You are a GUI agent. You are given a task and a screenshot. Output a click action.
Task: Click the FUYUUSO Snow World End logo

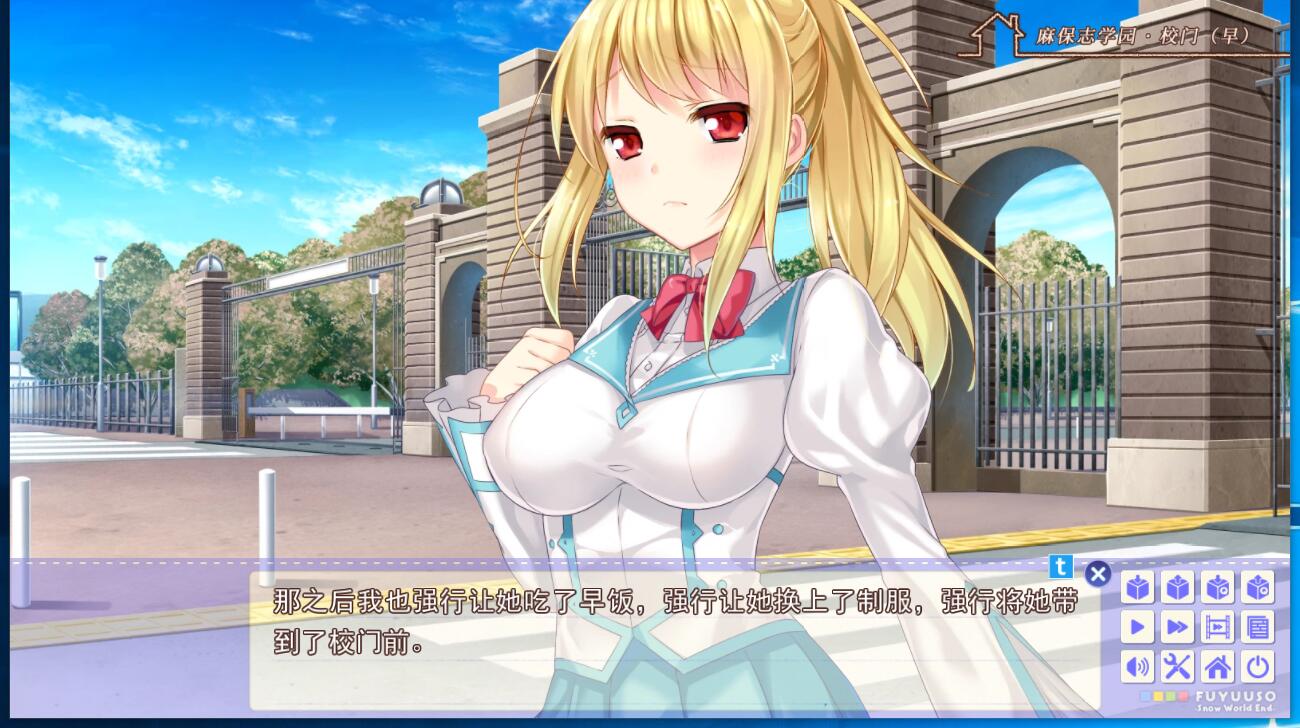1235,700
